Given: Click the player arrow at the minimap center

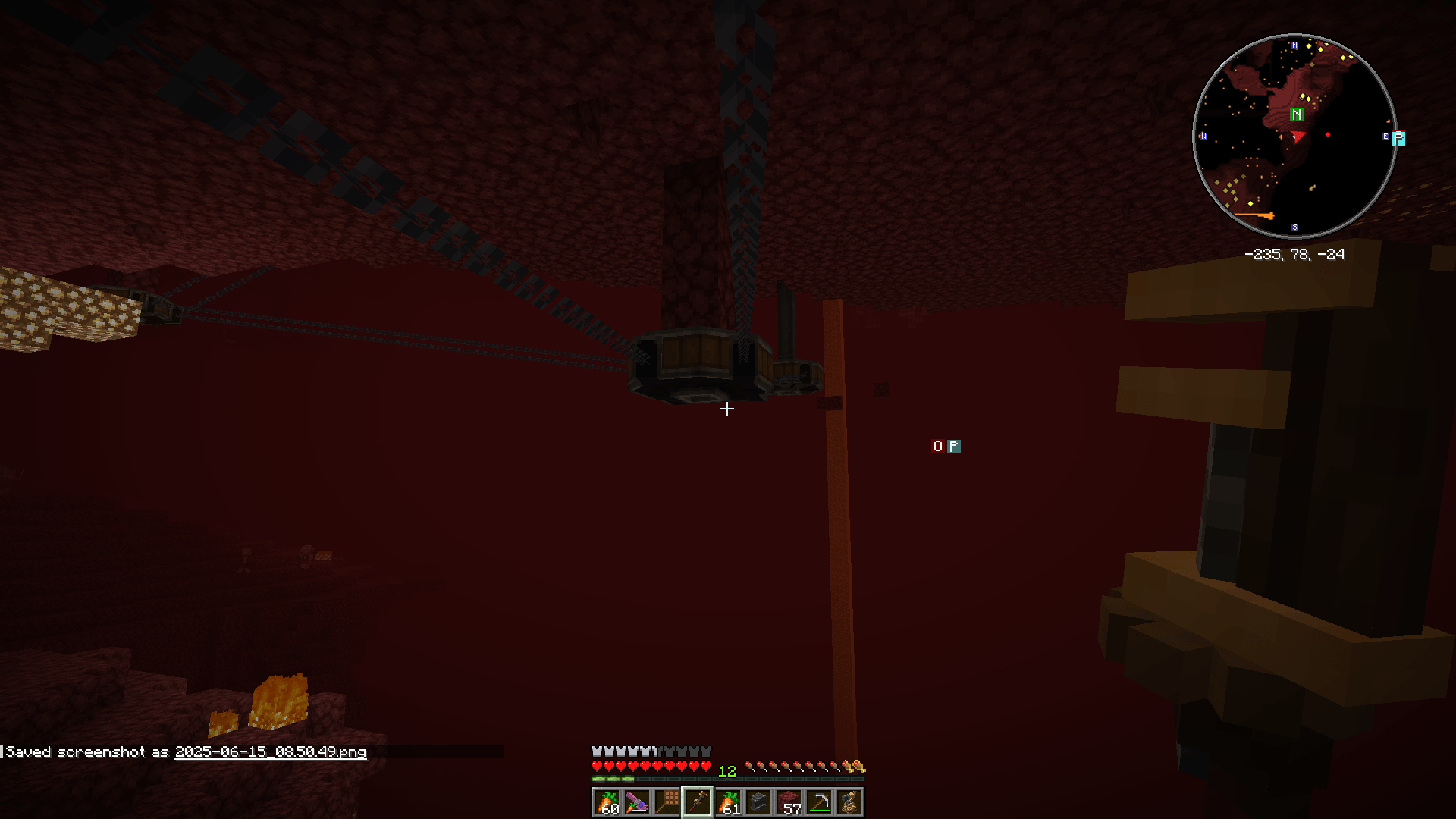Looking at the screenshot, I should click(1298, 136).
